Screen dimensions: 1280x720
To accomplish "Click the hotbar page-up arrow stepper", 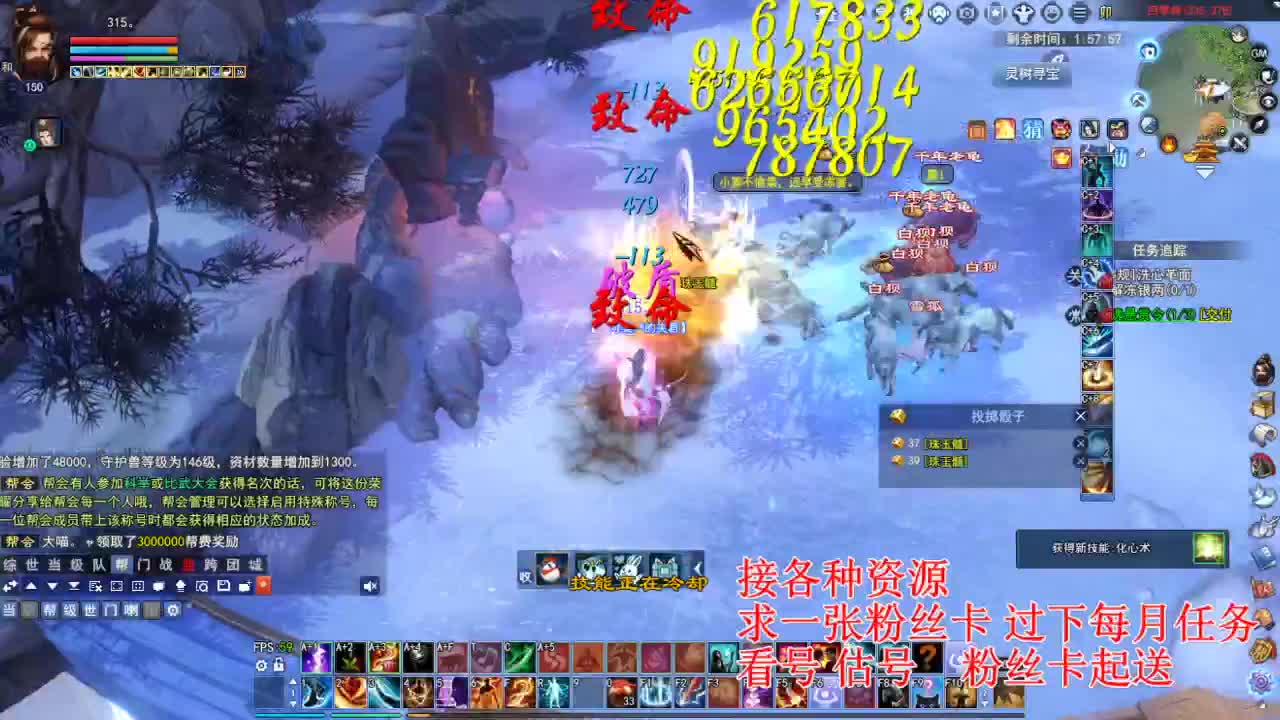I will (293, 683).
